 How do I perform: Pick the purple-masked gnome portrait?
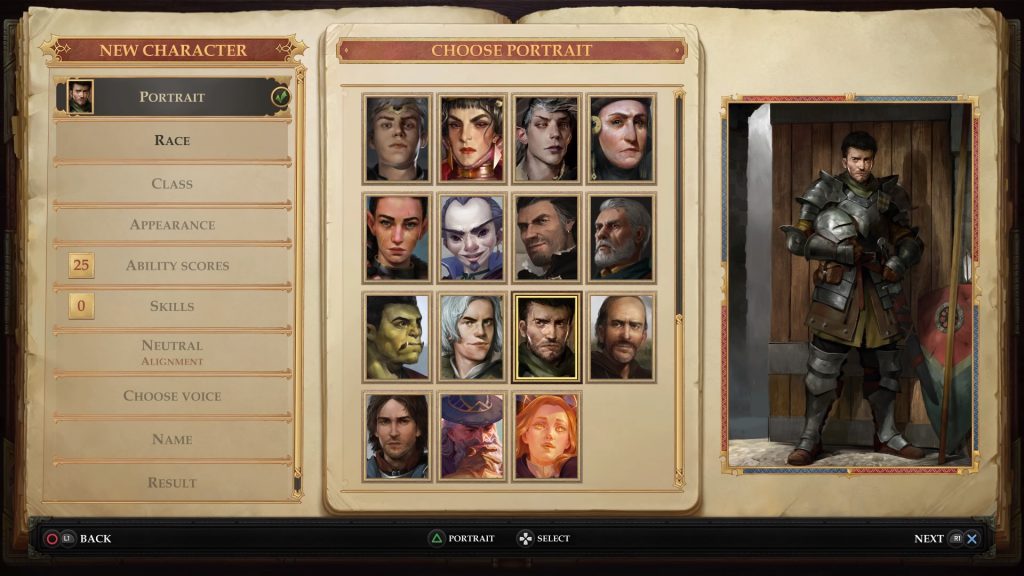tap(472, 237)
